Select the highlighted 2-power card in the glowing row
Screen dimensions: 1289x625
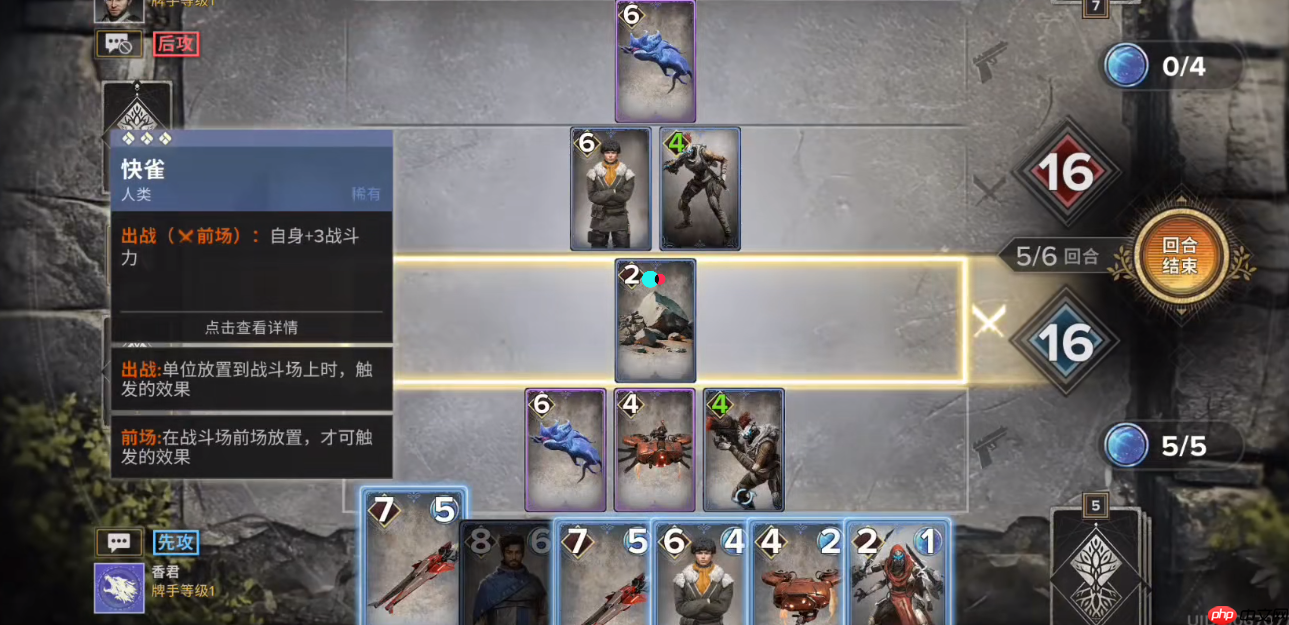[x=655, y=320]
